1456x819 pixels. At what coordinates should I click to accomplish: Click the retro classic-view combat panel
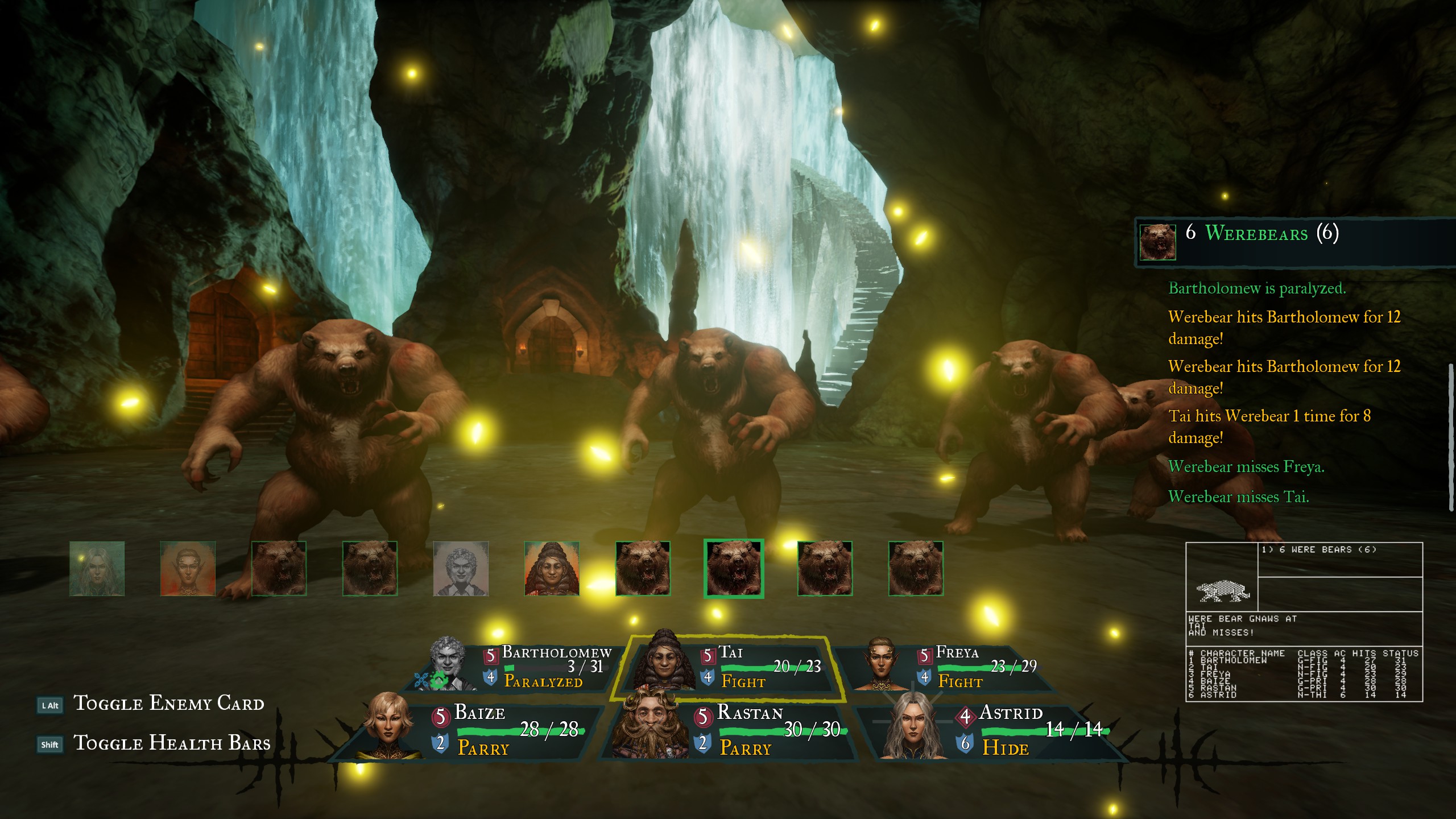pyautogui.click(x=1304, y=622)
